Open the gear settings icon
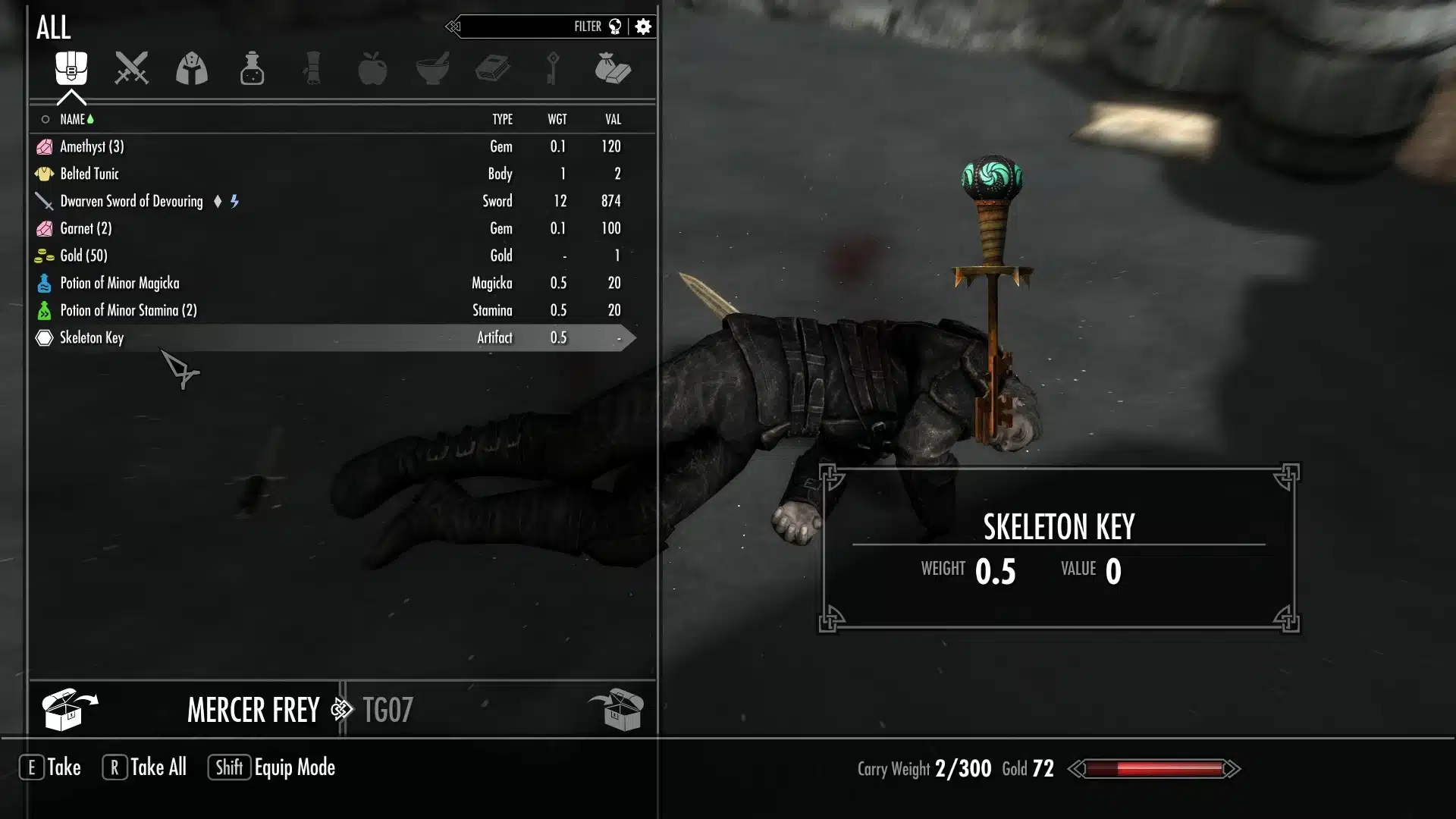The width and height of the screenshot is (1456, 819). coord(644,27)
